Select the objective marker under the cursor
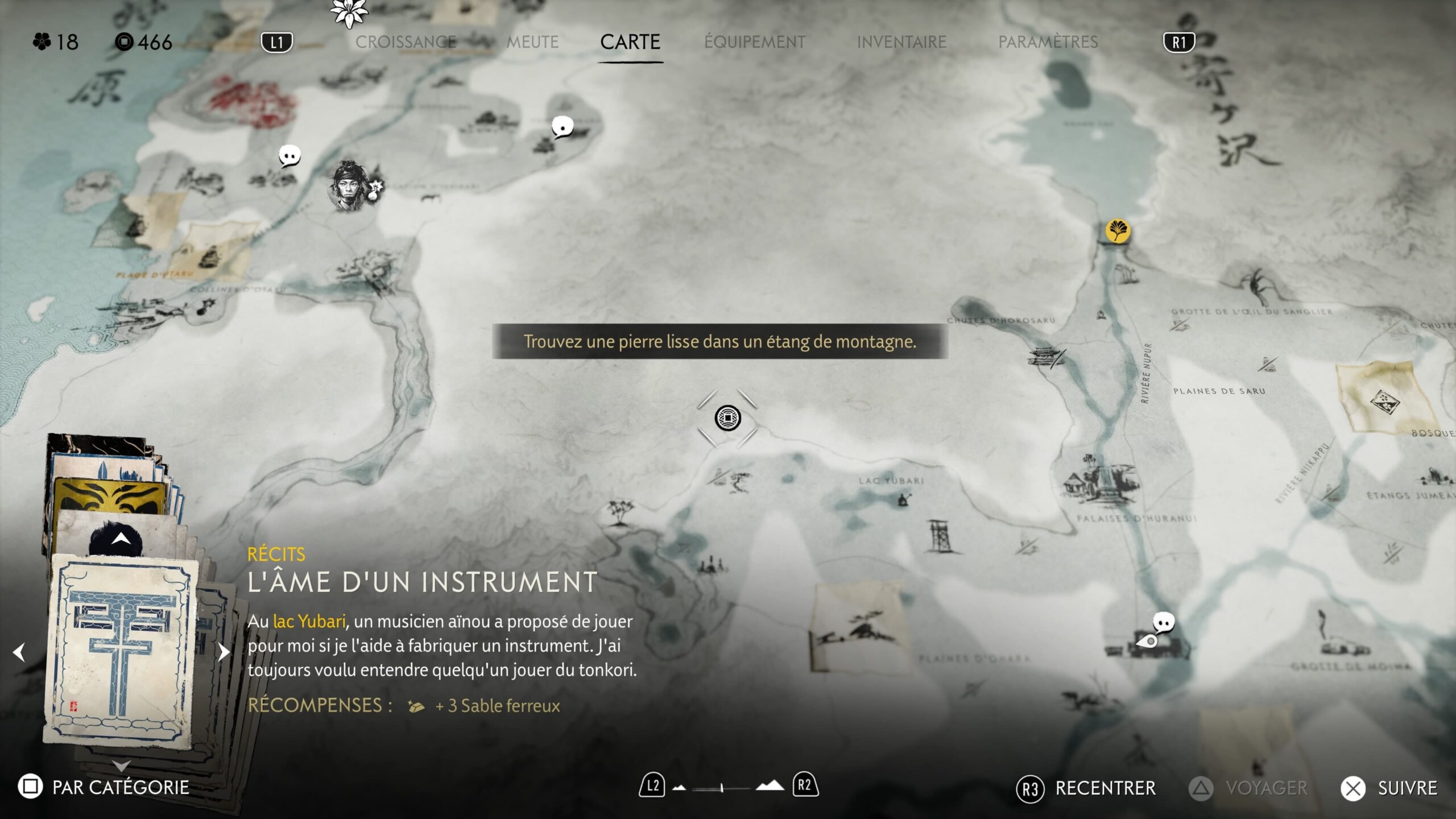 tap(727, 419)
